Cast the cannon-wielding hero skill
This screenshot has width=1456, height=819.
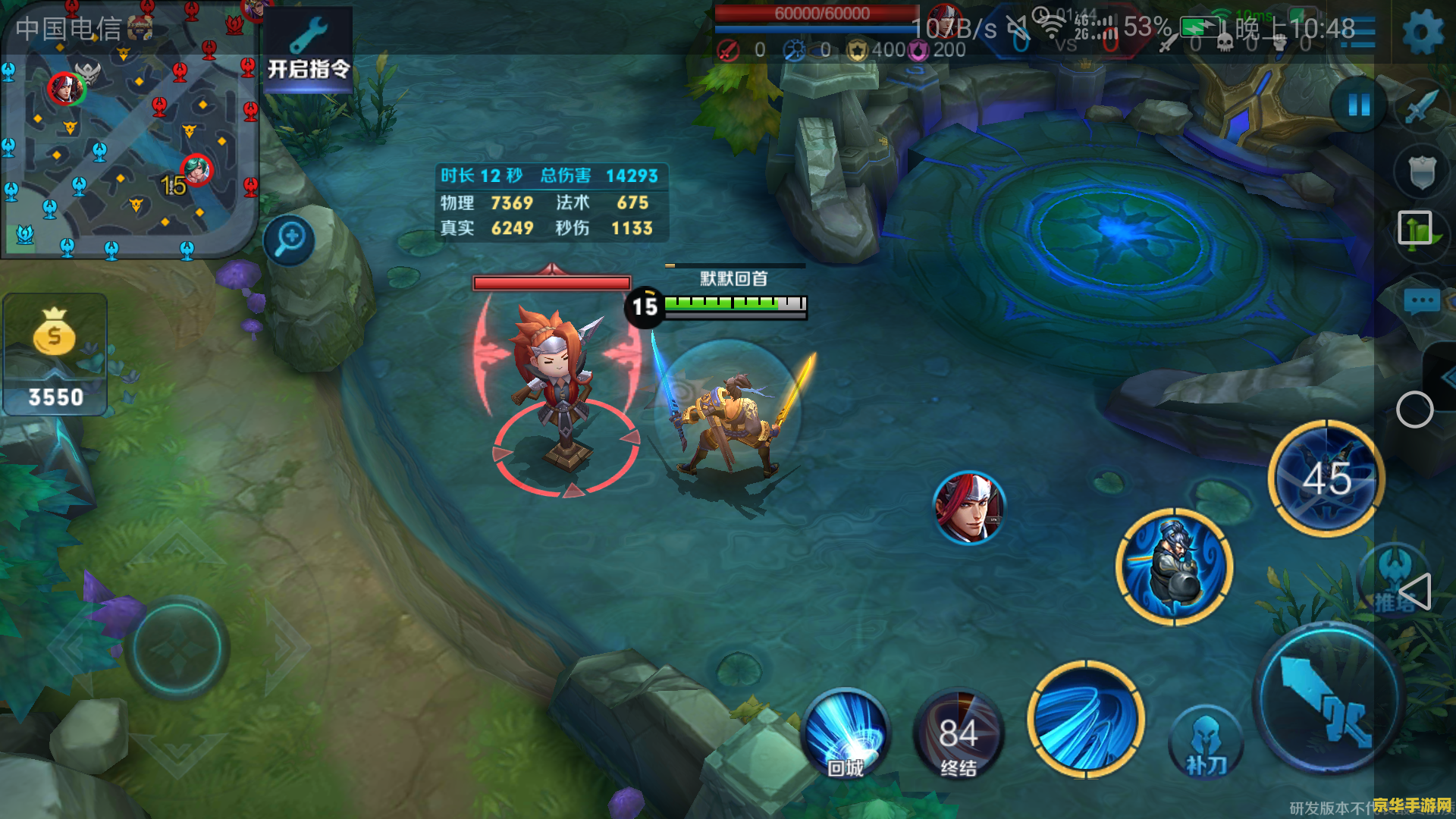pyautogui.click(x=1174, y=567)
